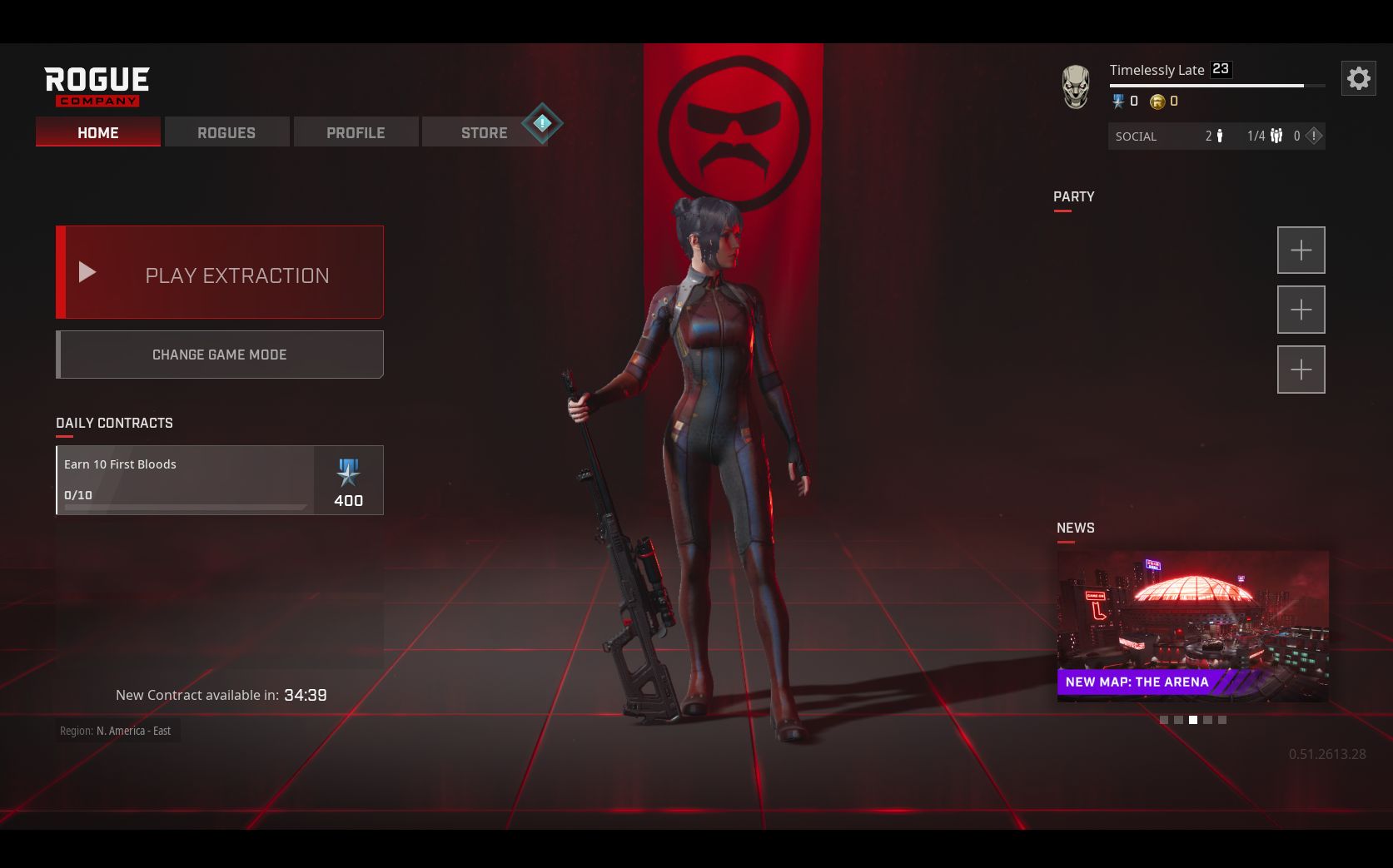
Task: Open the NEW MAP: THE ARENA news article
Action: pyautogui.click(x=1192, y=624)
